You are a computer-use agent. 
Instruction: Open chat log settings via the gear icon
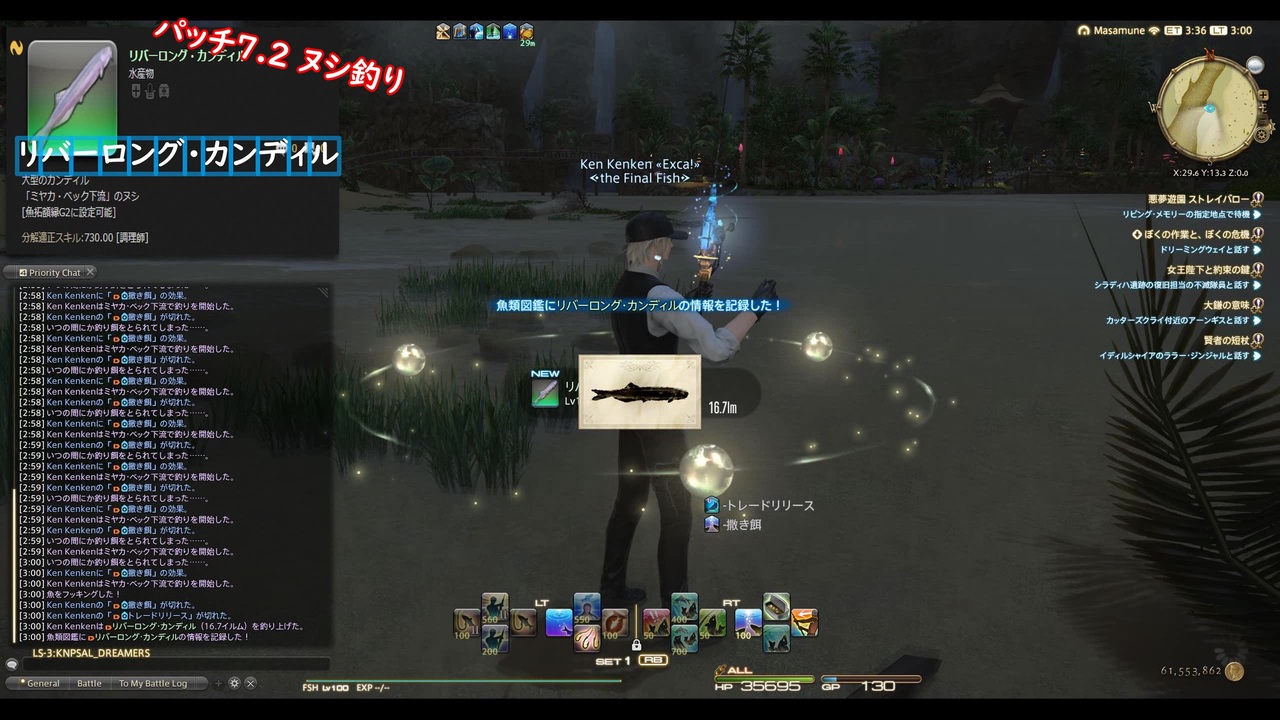click(x=234, y=683)
